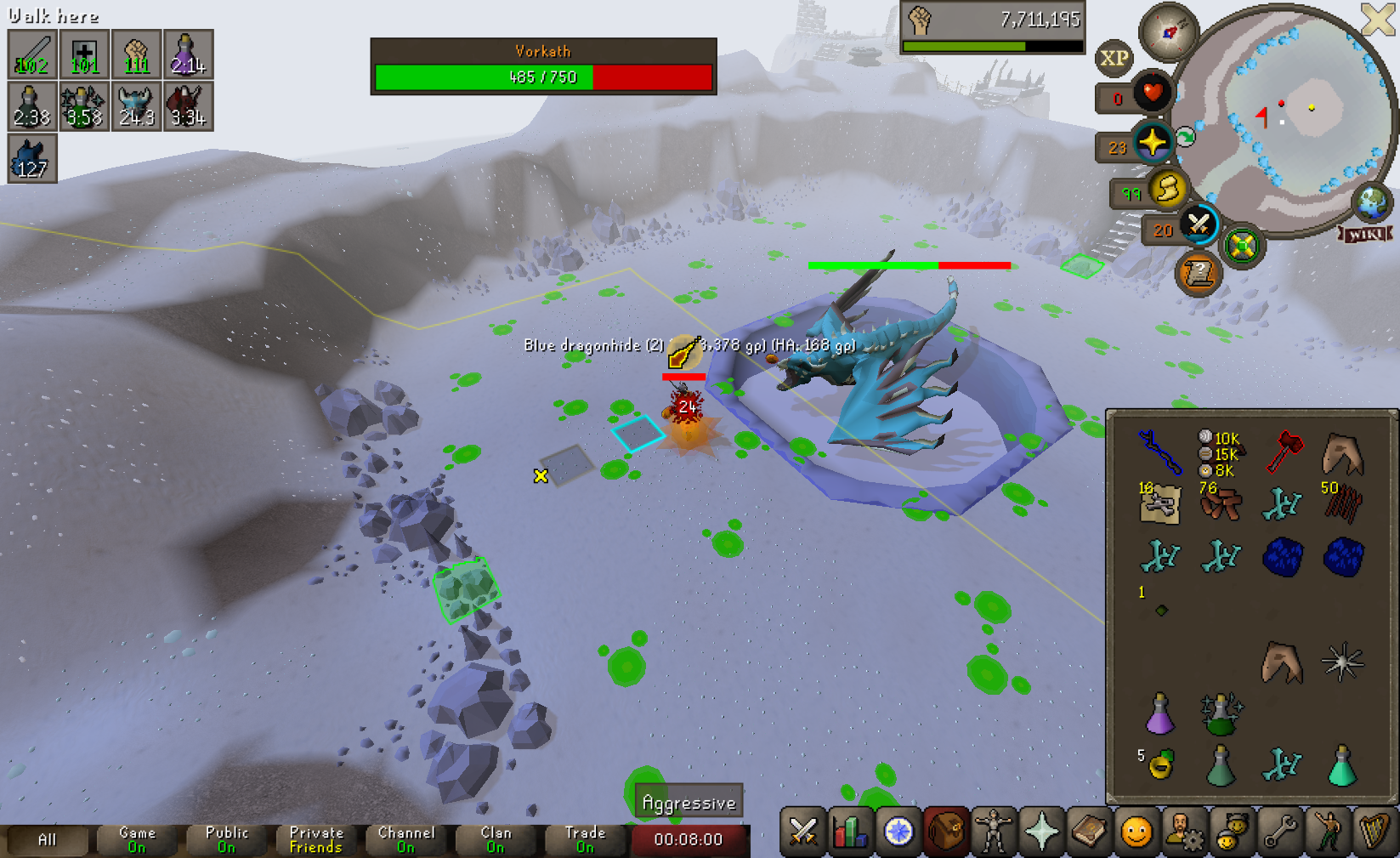
Task: Open the Music Player harp tab
Action: click(x=1374, y=832)
